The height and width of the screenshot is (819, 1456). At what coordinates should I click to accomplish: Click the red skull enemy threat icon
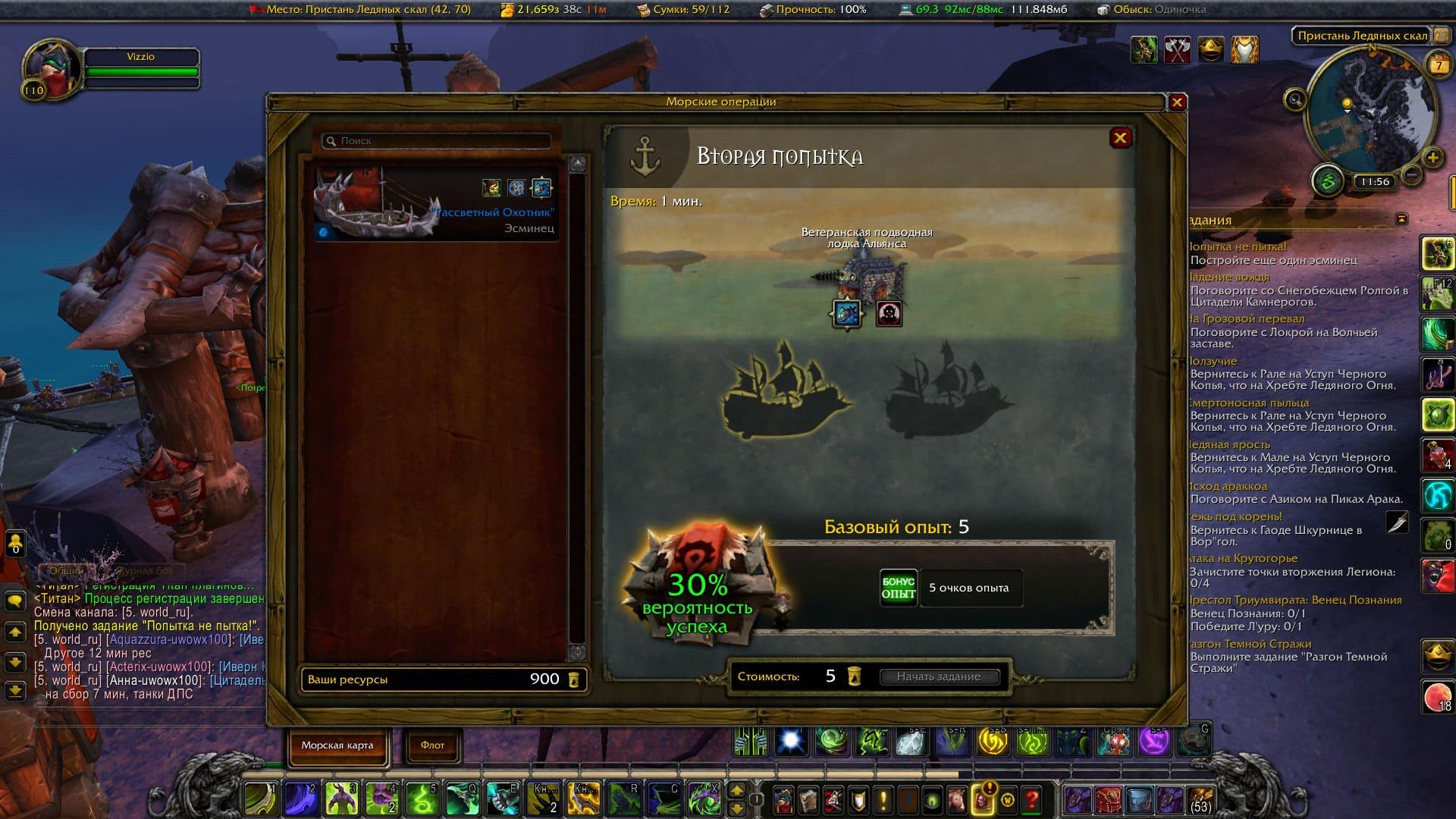tap(889, 313)
